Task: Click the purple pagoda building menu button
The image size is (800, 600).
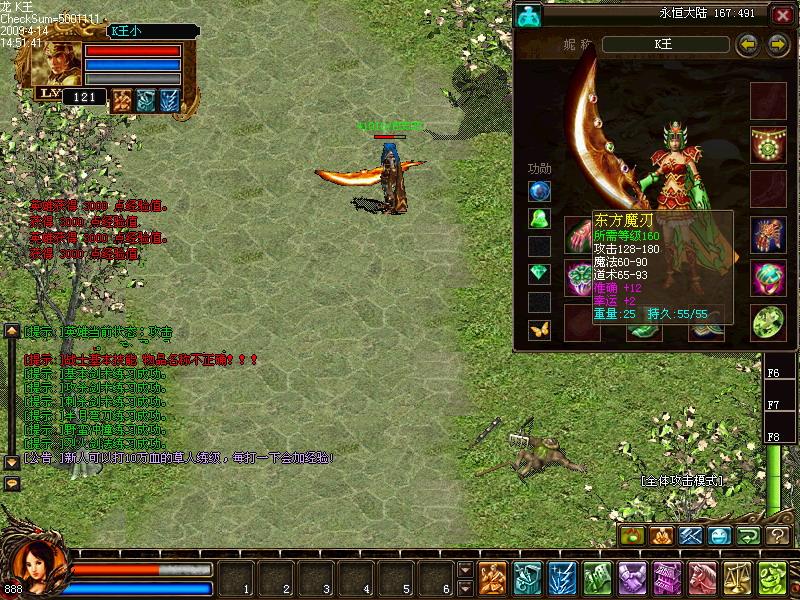Action: 666,579
